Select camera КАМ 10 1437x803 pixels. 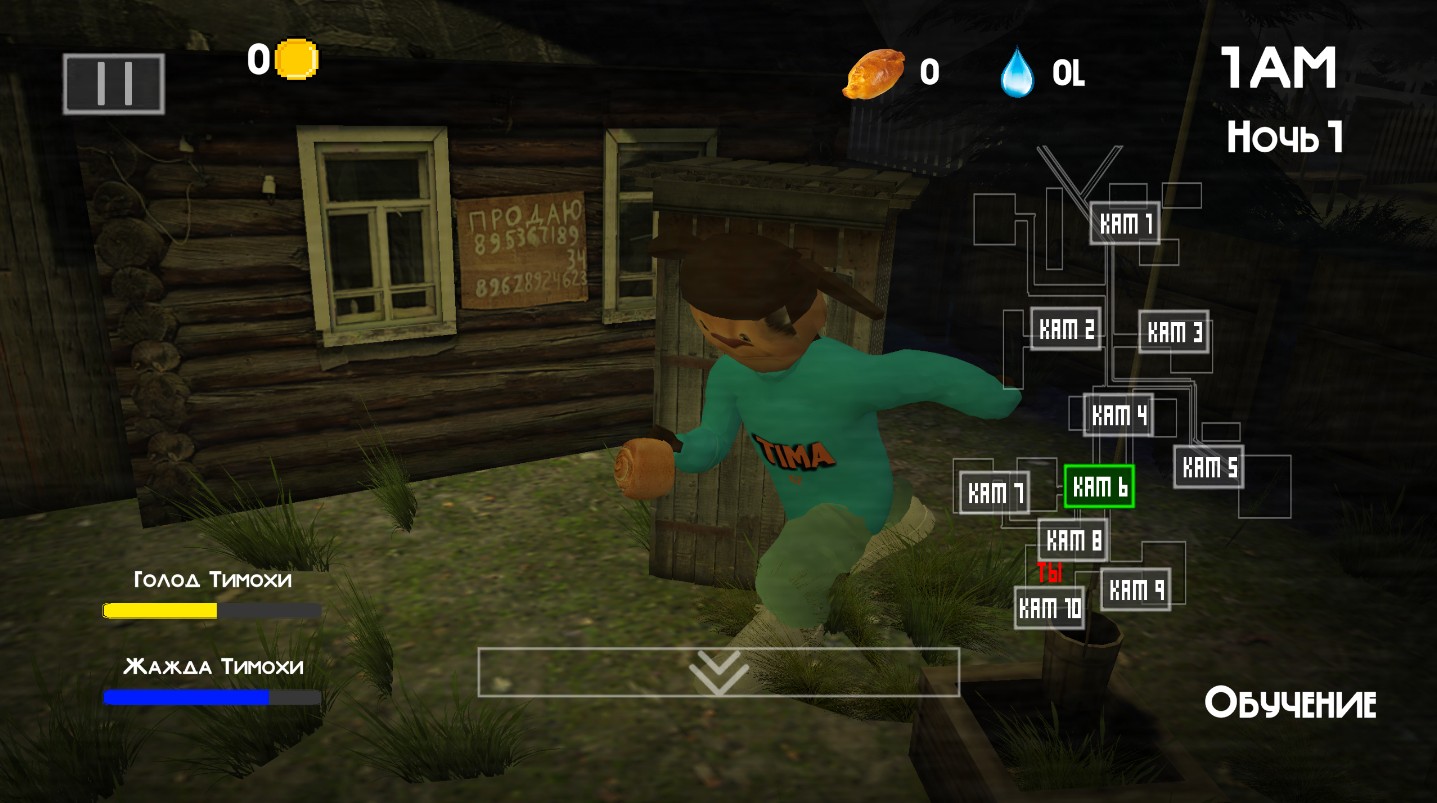[1050, 607]
